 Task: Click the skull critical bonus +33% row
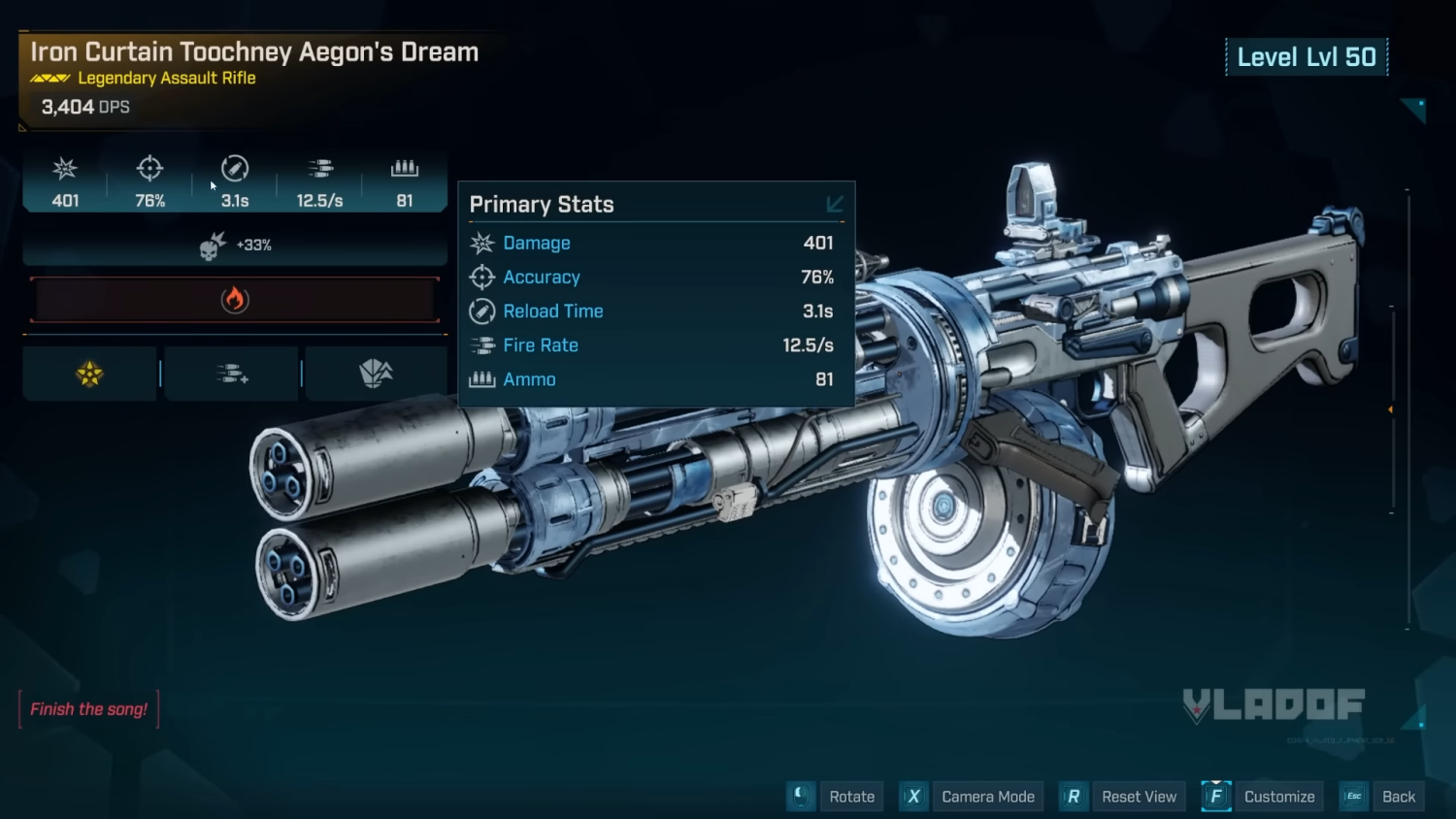coord(235,246)
